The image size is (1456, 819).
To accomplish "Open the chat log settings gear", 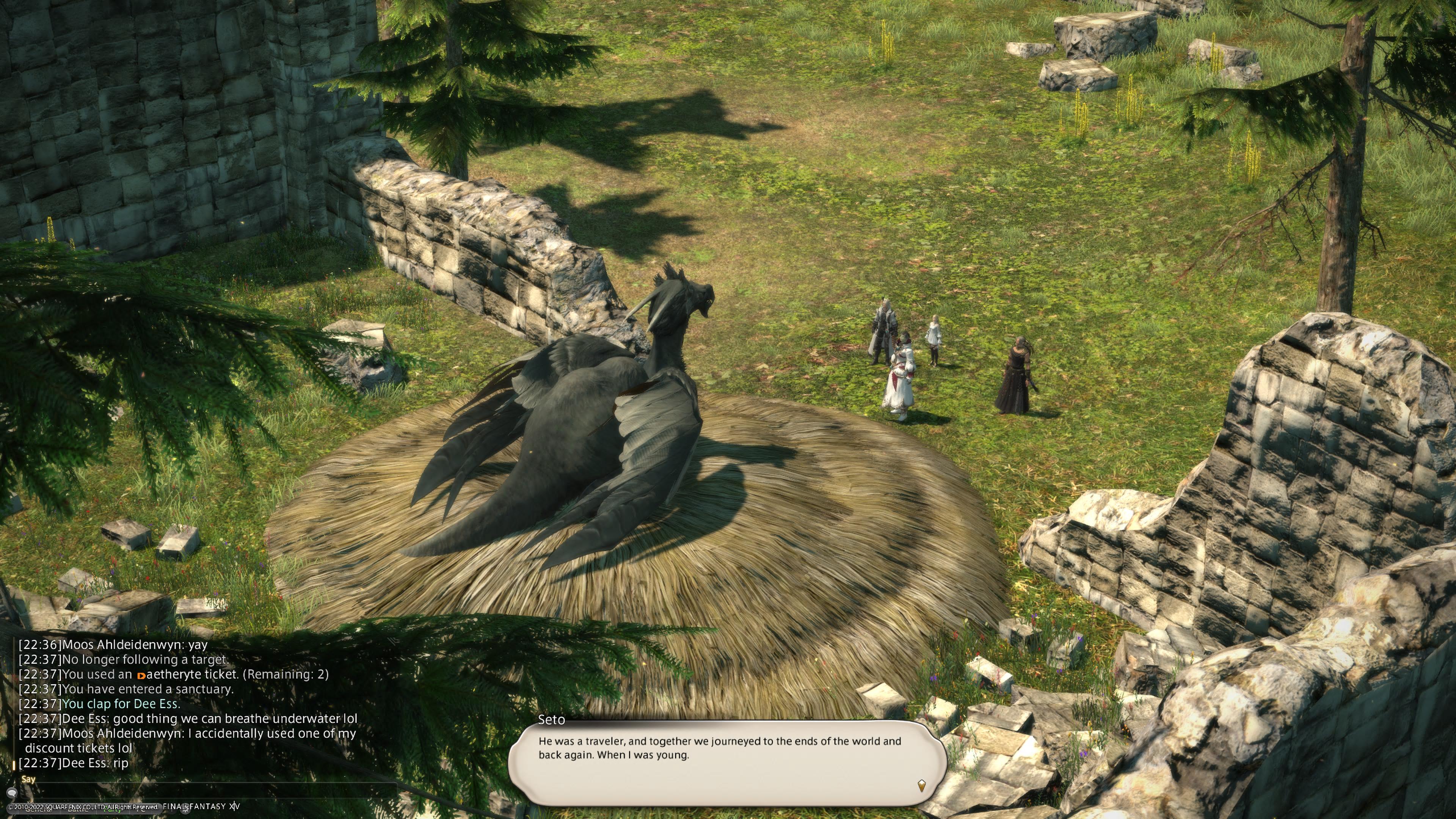I will (185, 809).
